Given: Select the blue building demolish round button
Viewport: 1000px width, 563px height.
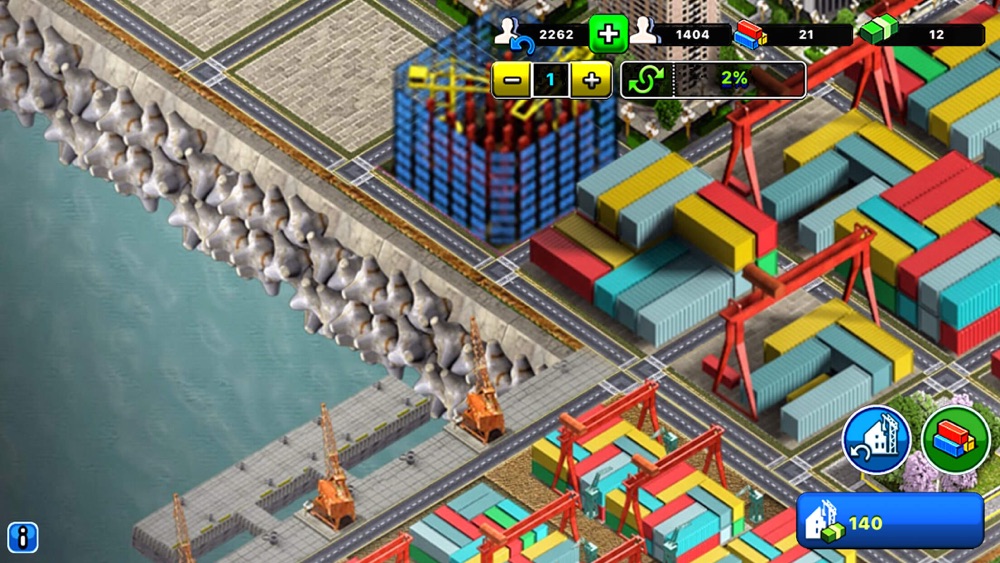Looking at the screenshot, I should [876, 440].
